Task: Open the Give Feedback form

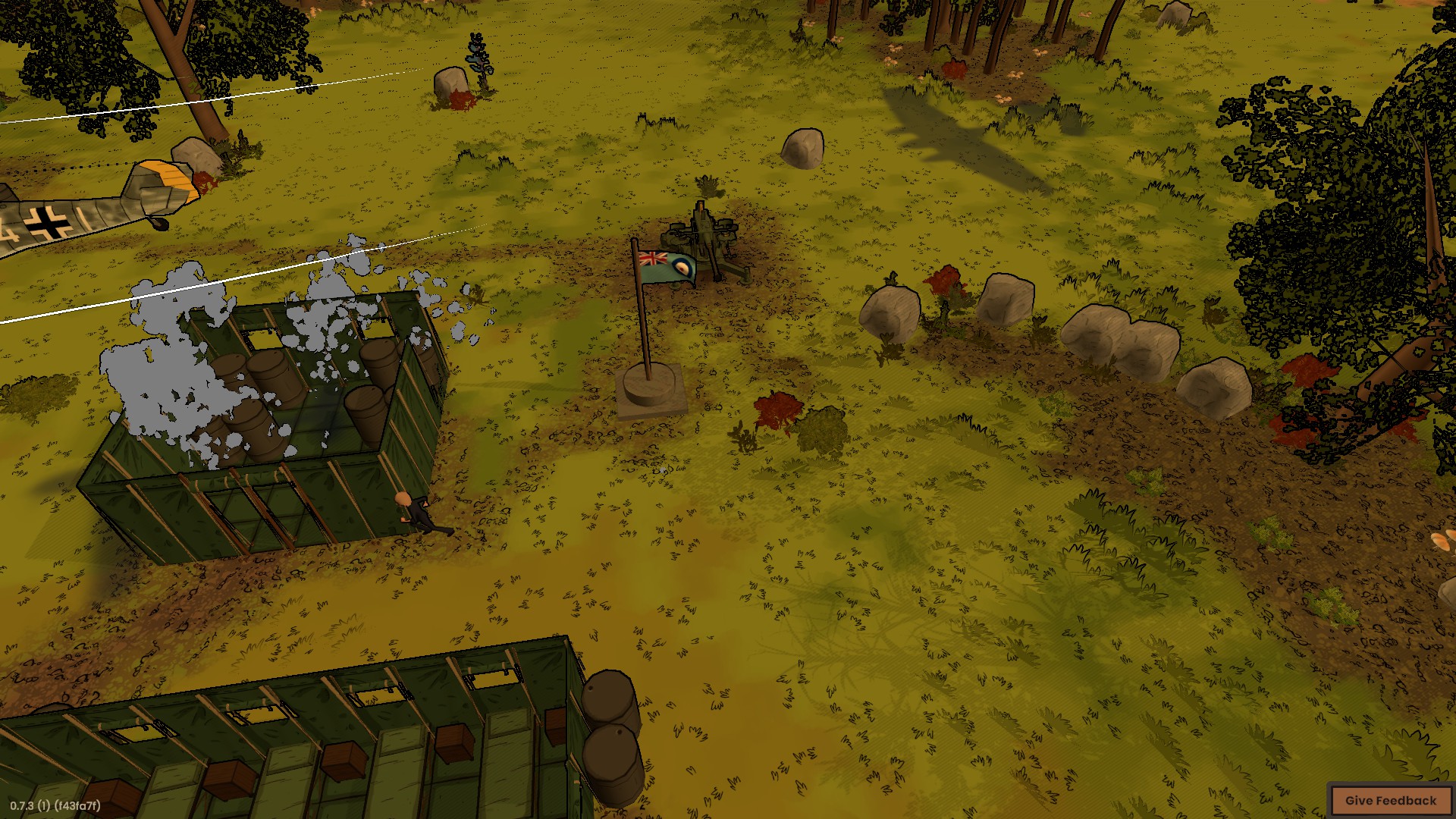Action: pos(1390,800)
